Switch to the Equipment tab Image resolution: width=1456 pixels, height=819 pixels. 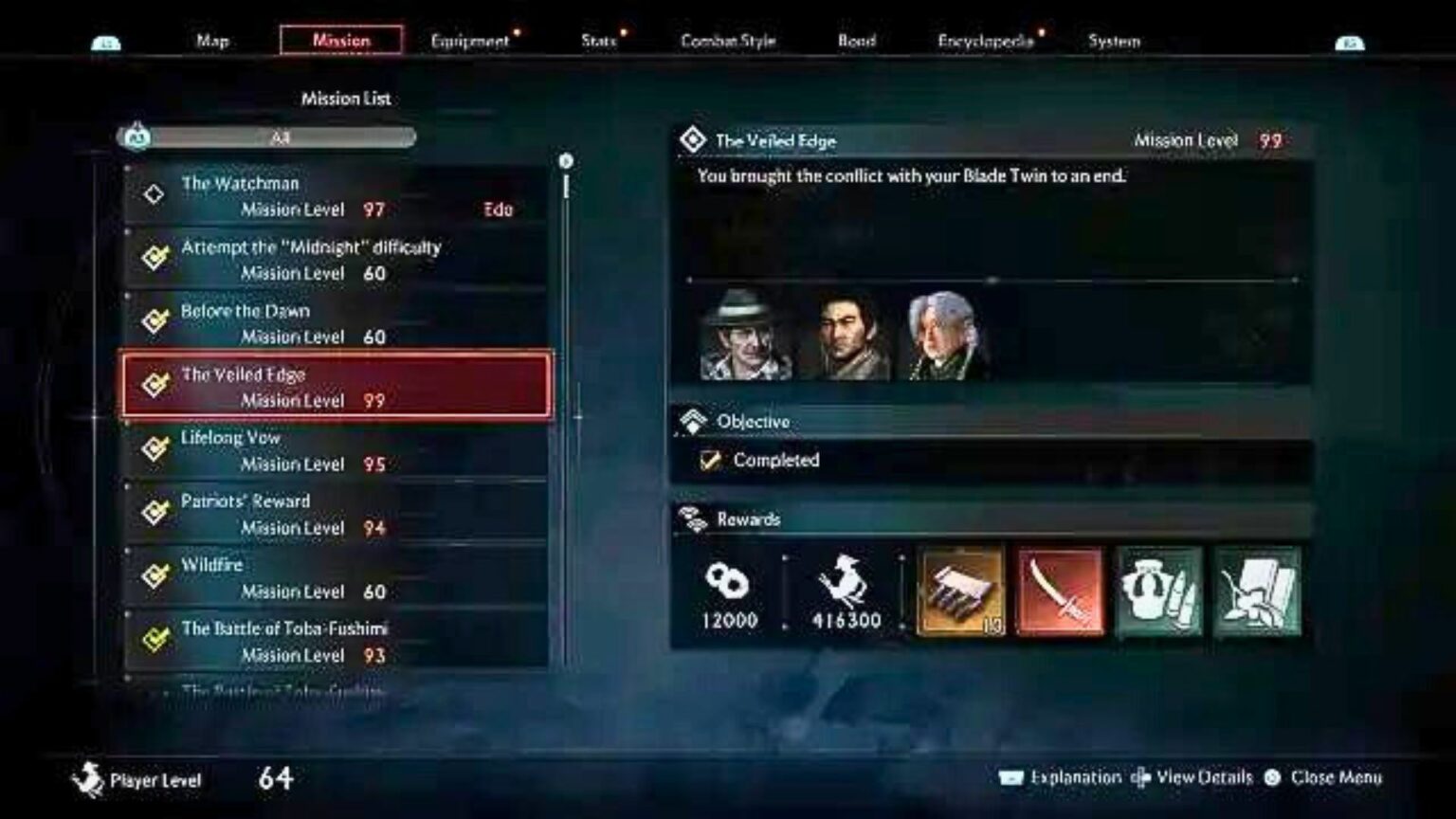[469, 42]
